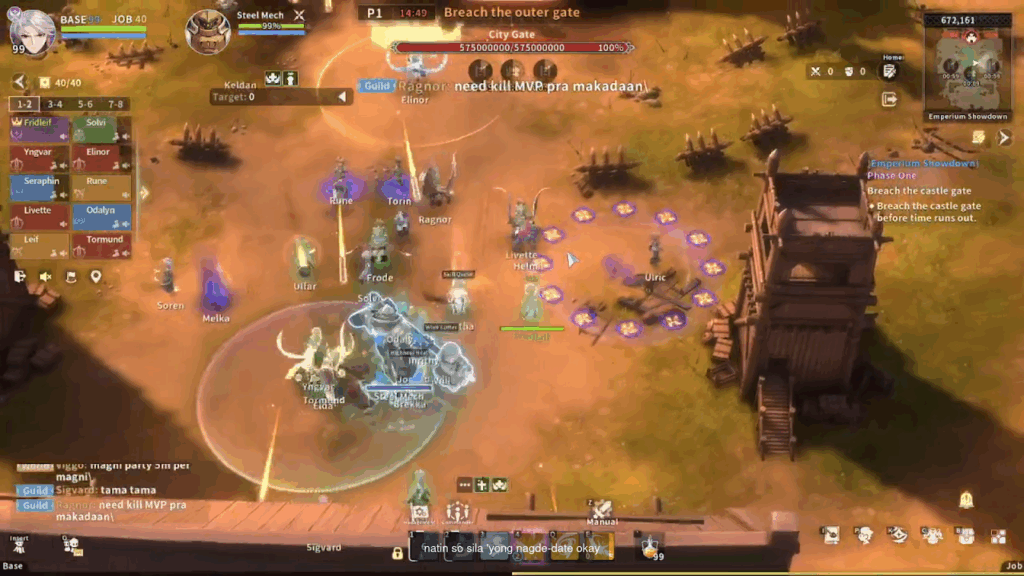Select party member Odalyn
The image size is (1024, 576).
coord(101,216)
